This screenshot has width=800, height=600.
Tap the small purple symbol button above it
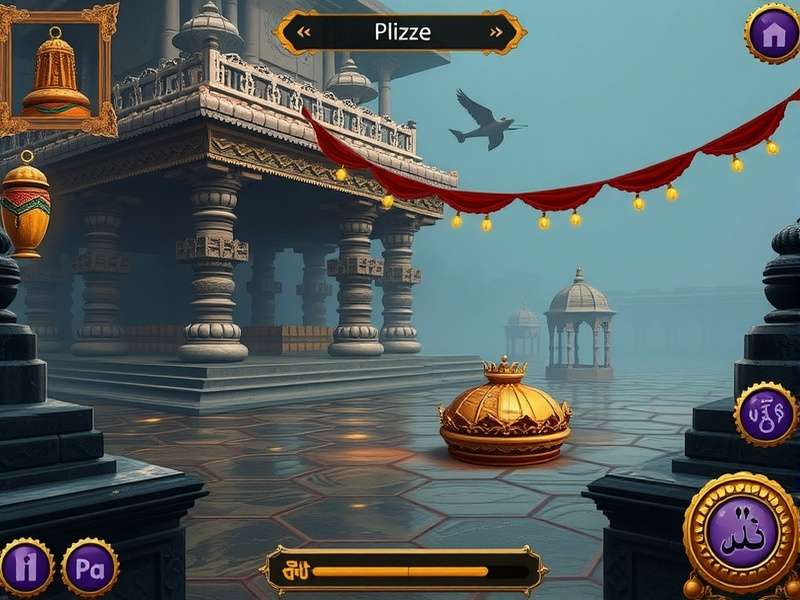765,414
